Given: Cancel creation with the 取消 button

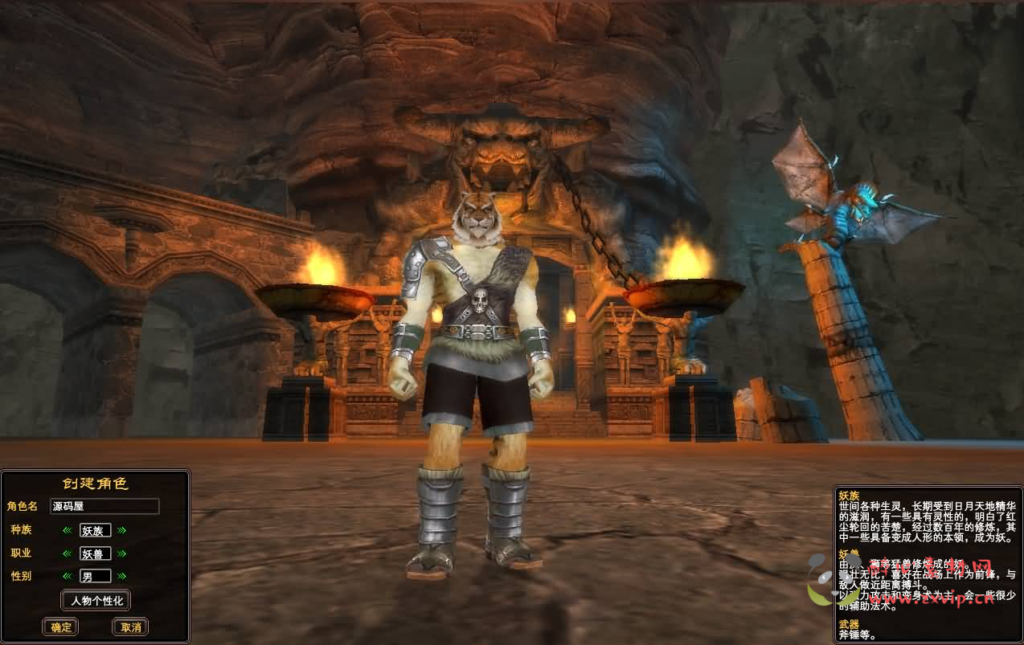Looking at the screenshot, I should (129, 627).
